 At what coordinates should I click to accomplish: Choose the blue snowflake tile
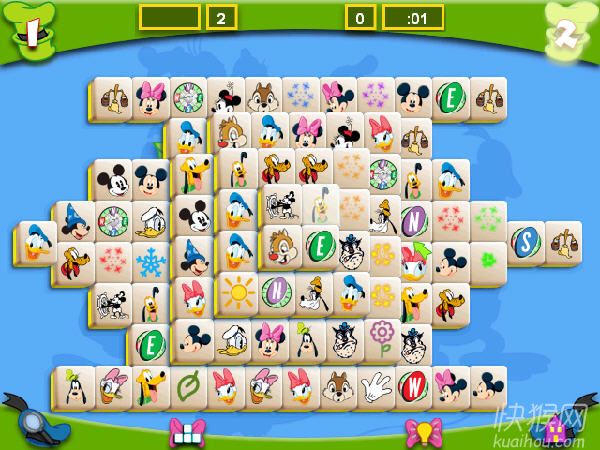[x=151, y=264]
